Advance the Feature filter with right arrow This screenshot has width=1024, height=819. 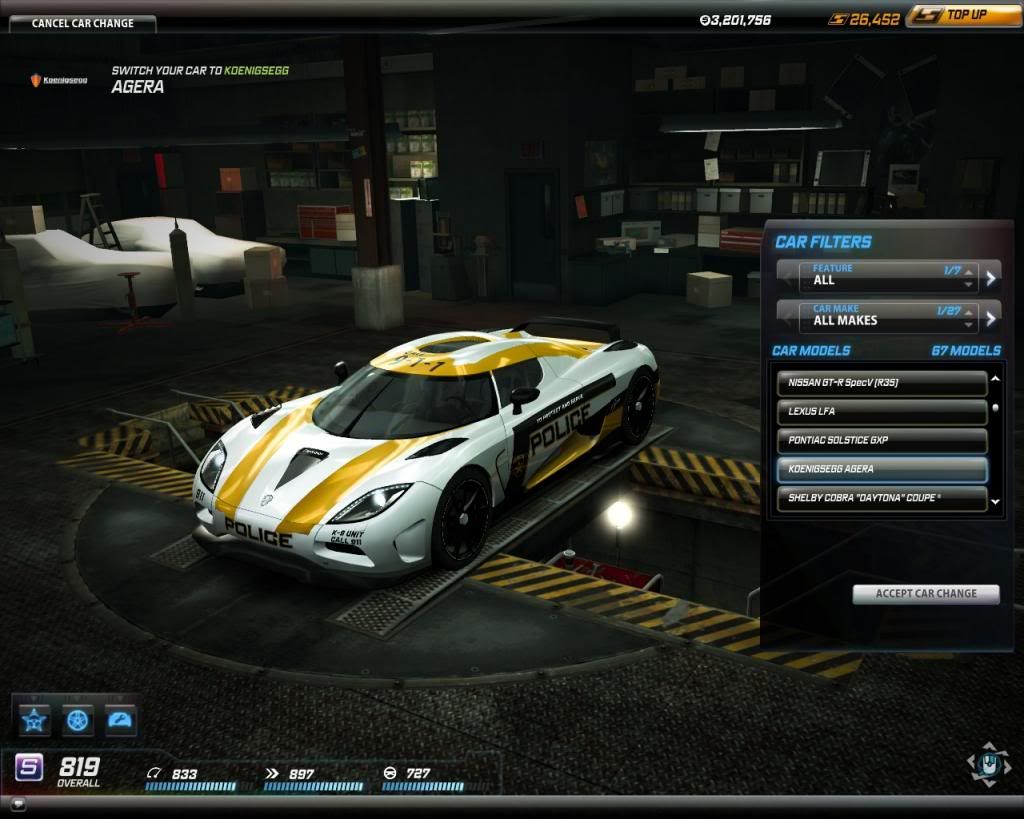coord(991,277)
